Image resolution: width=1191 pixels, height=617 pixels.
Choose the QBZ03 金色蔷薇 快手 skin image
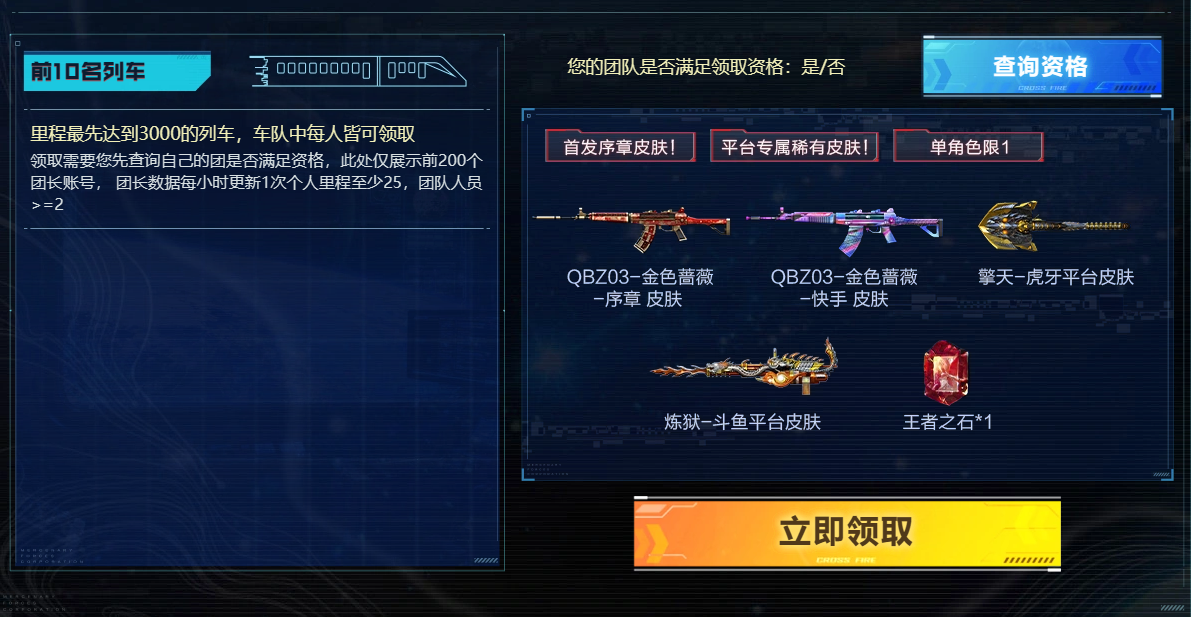pyautogui.click(x=844, y=229)
